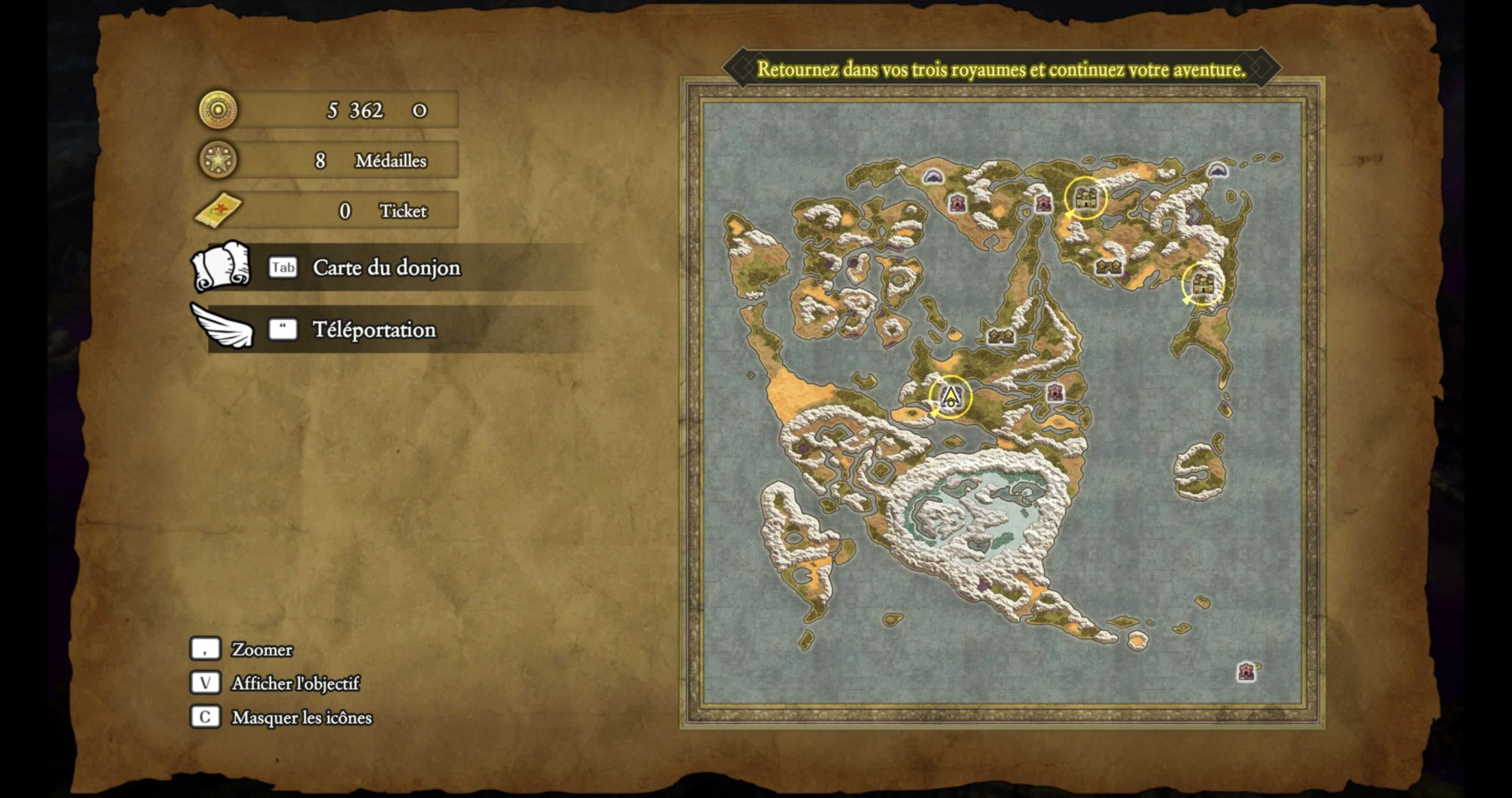1512x798 pixels.
Task: Click the village icon north of the player marker
Action: (1000, 336)
